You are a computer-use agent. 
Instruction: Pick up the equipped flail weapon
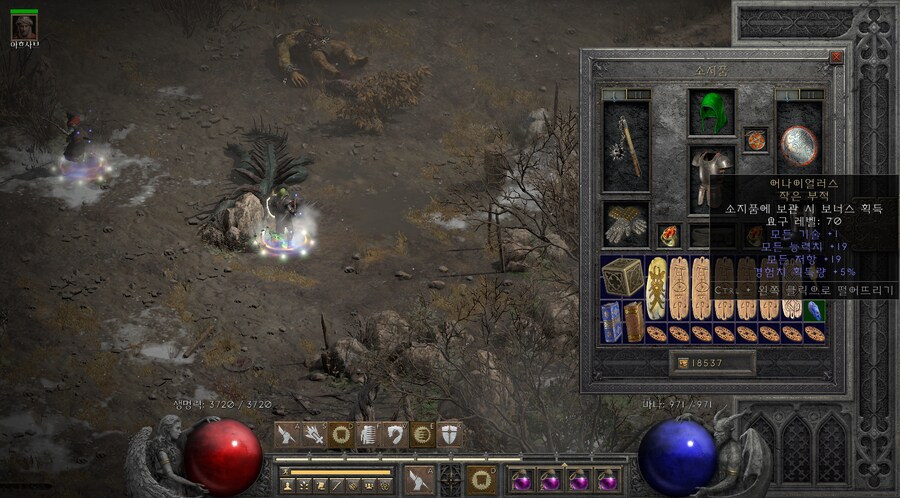tap(627, 147)
